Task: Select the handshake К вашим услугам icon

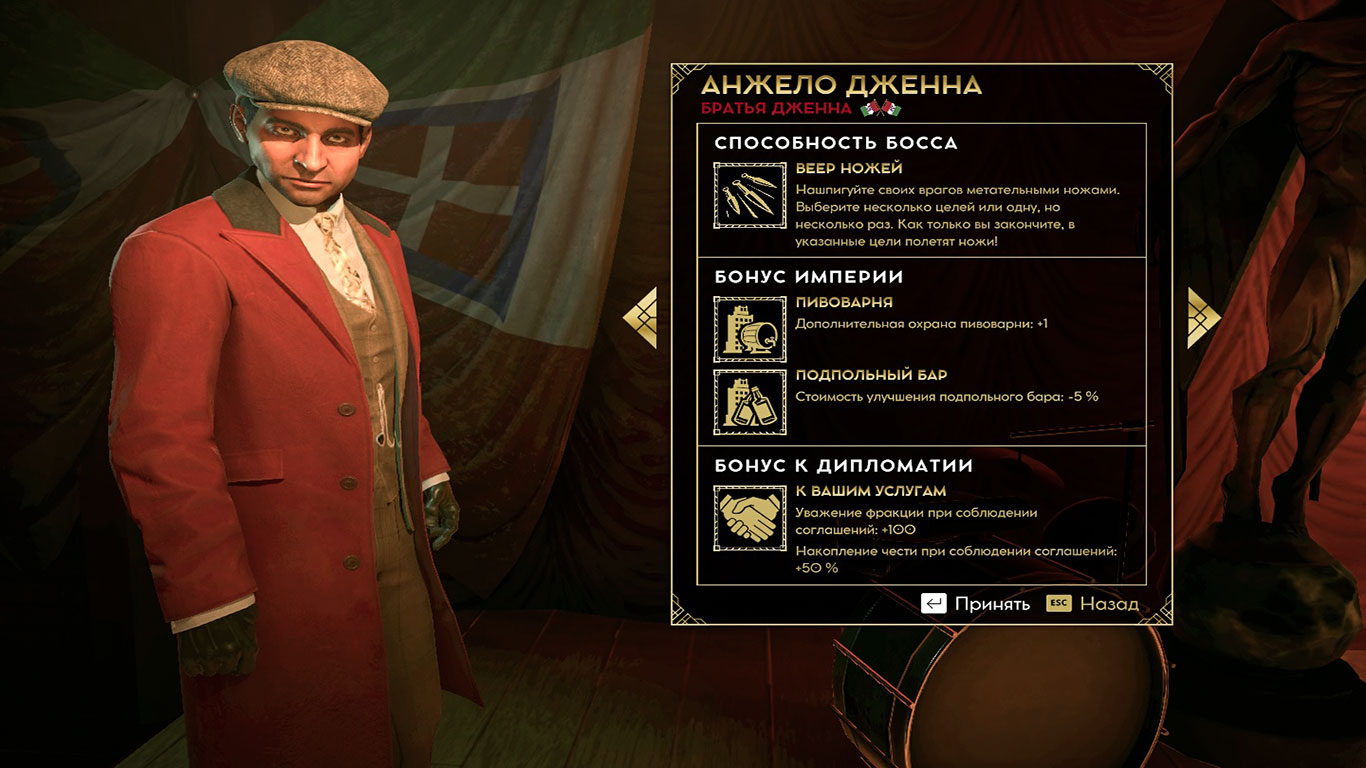Action: (750, 518)
